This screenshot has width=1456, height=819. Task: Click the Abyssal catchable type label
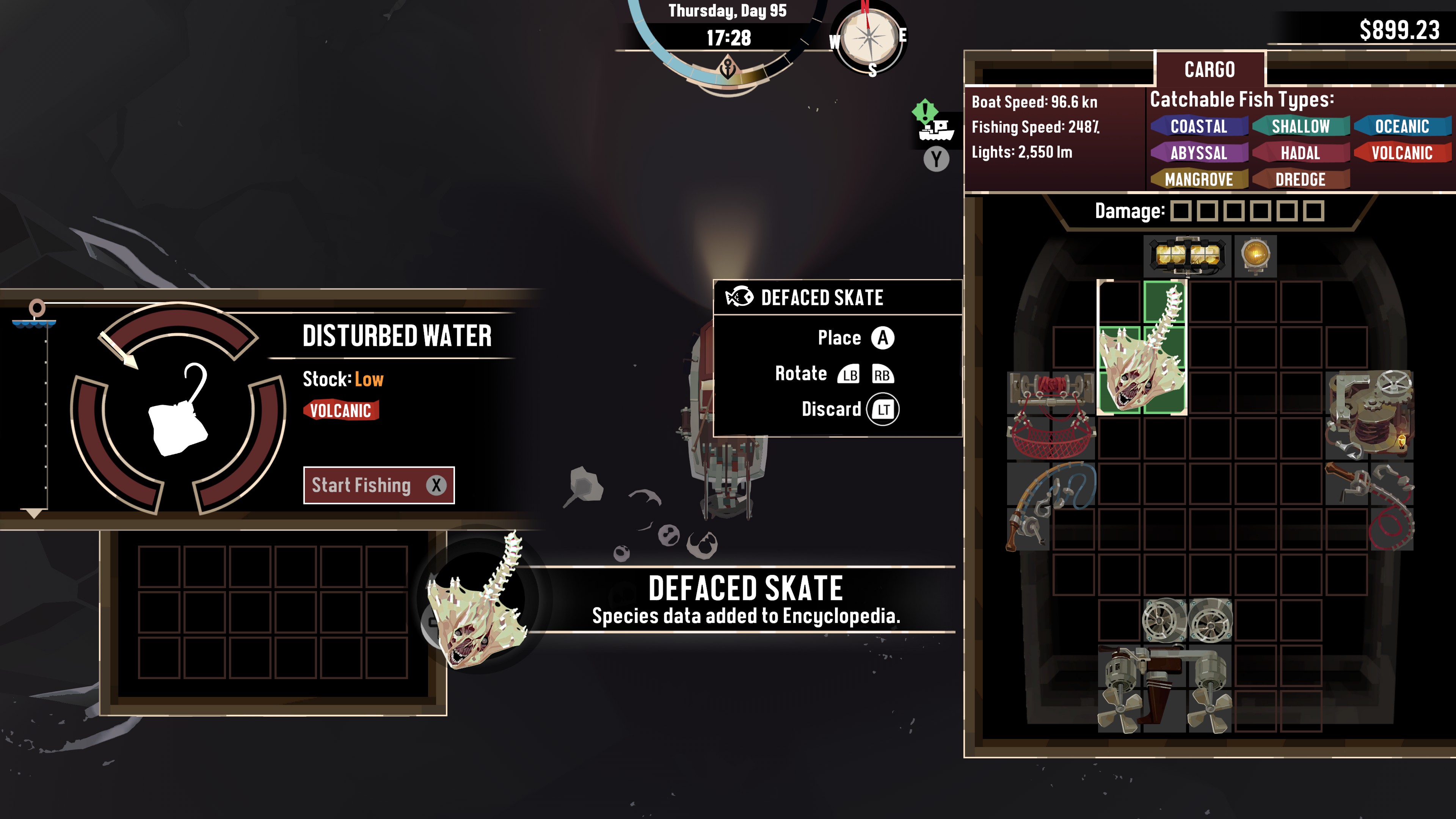pyautogui.click(x=1198, y=153)
